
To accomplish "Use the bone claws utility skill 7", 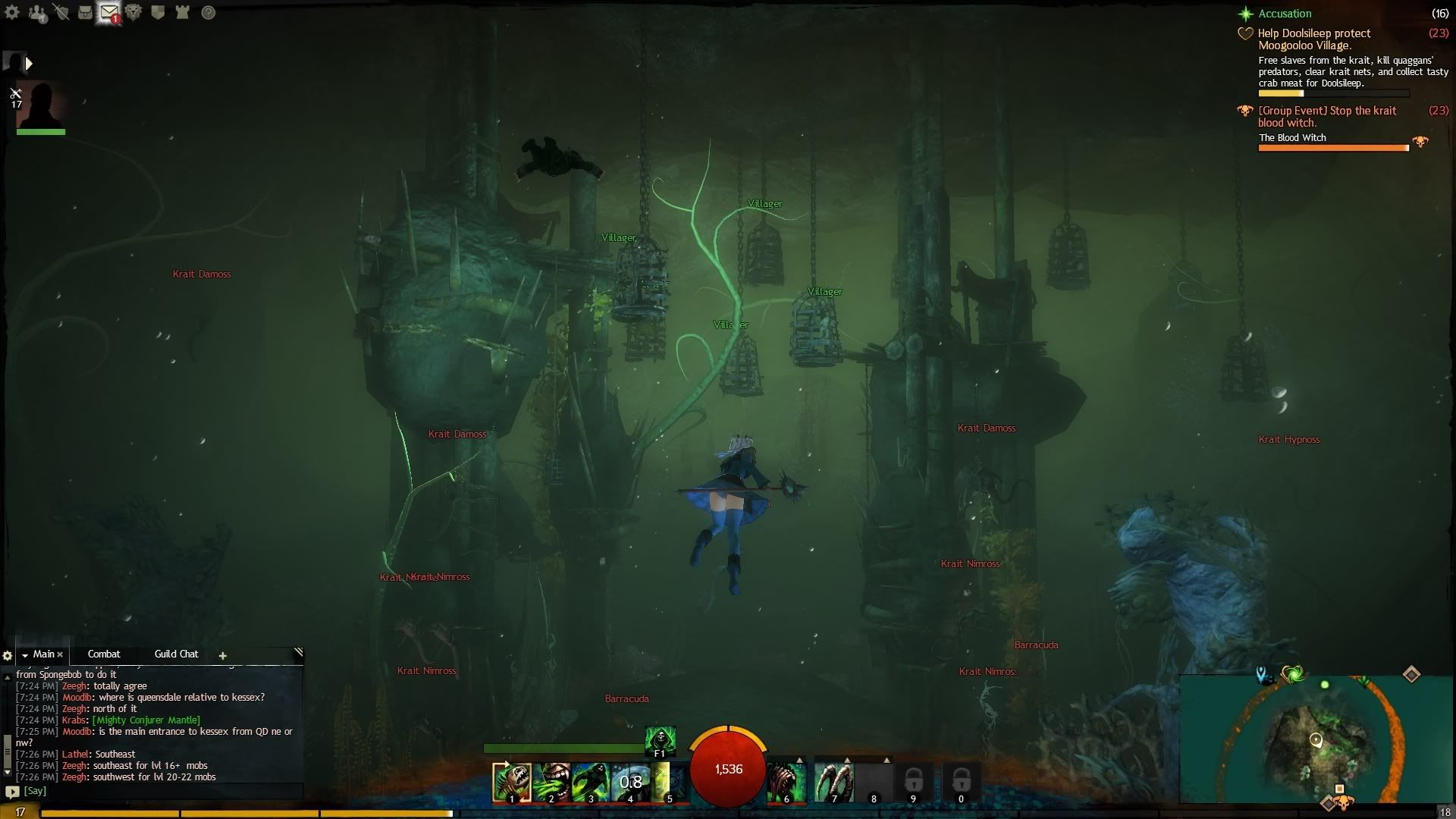I will tap(833, 782).
